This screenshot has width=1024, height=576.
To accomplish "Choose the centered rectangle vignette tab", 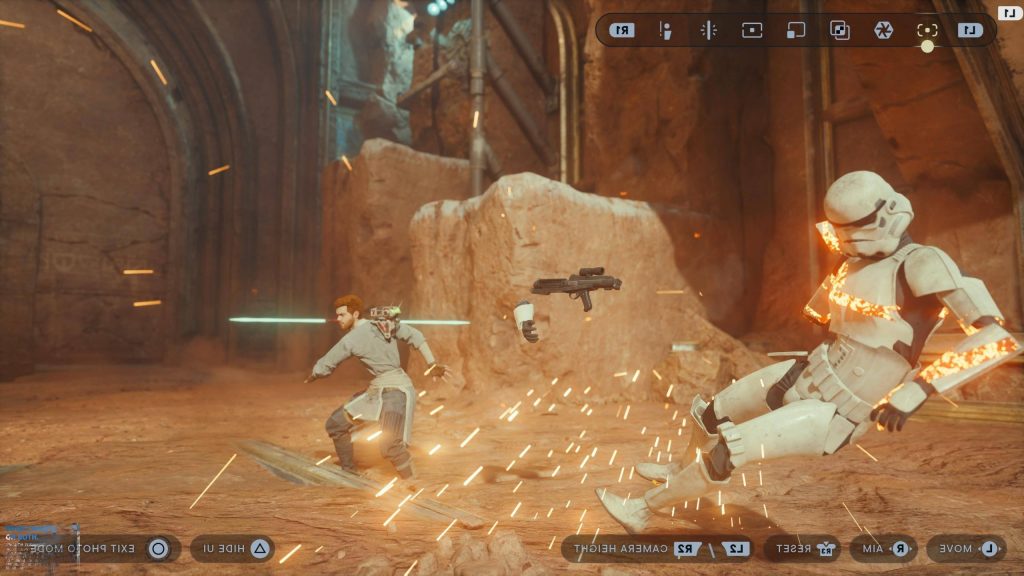I will coord(752,30).
